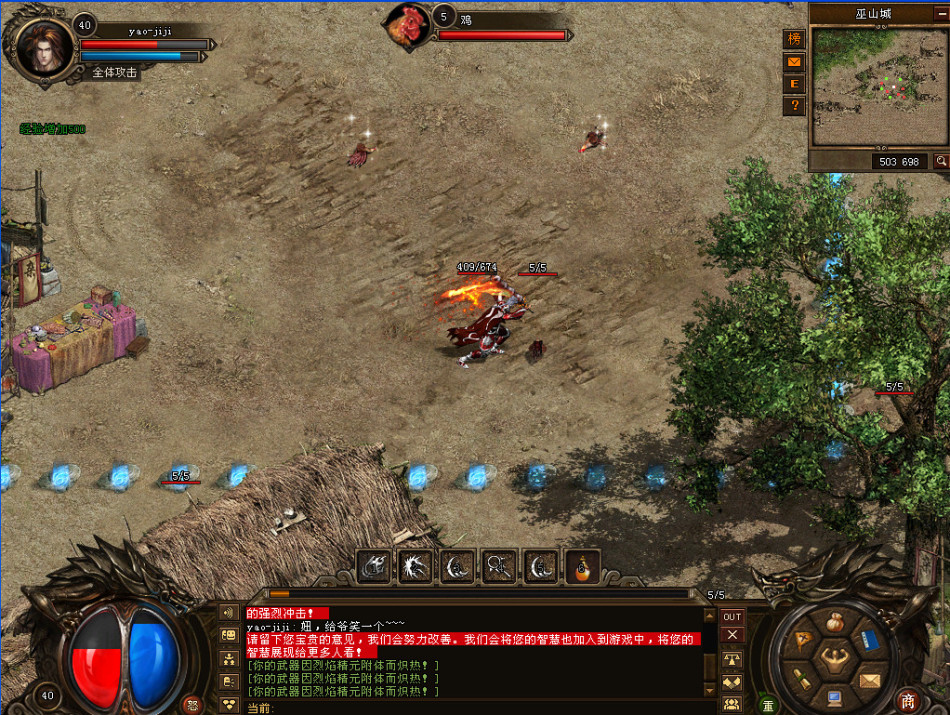Image resolution: width=950 pixels, height=715 pixels.
Task: Open the trade scales button
Action: coord(733,660)
